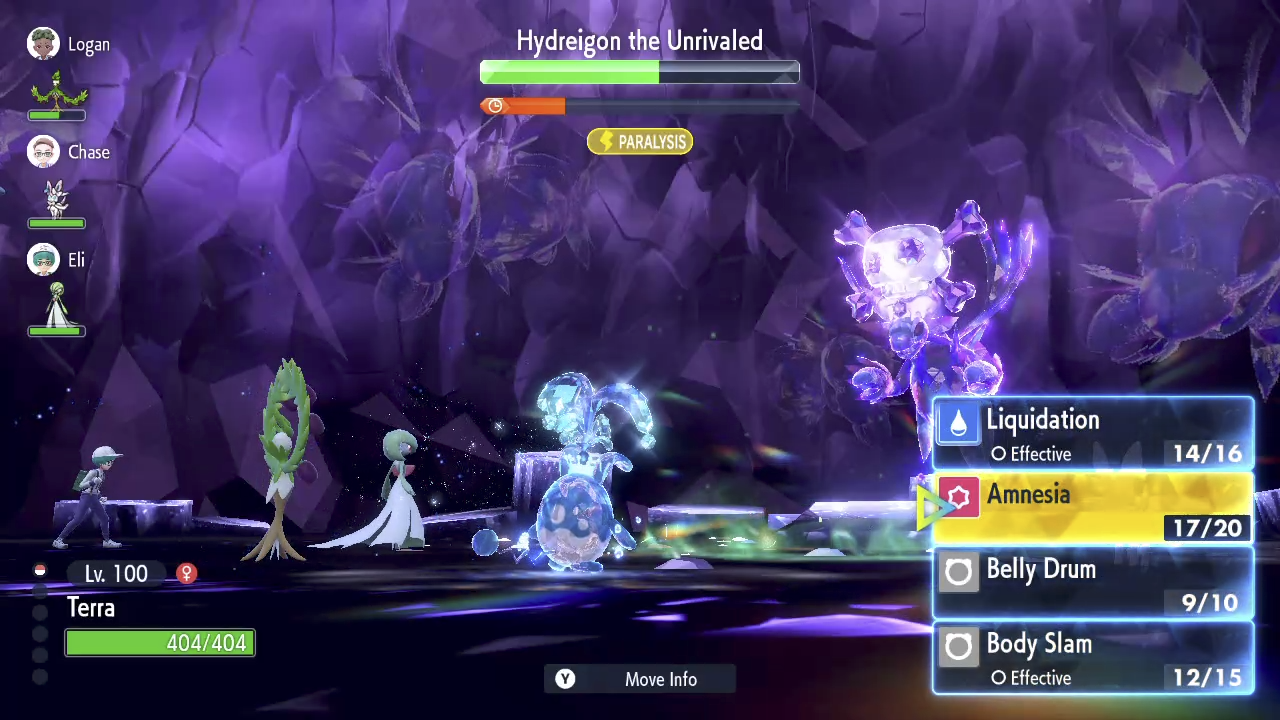Use the Belly Drum move
The image size is (1280, 720).
pos(1093,583)
